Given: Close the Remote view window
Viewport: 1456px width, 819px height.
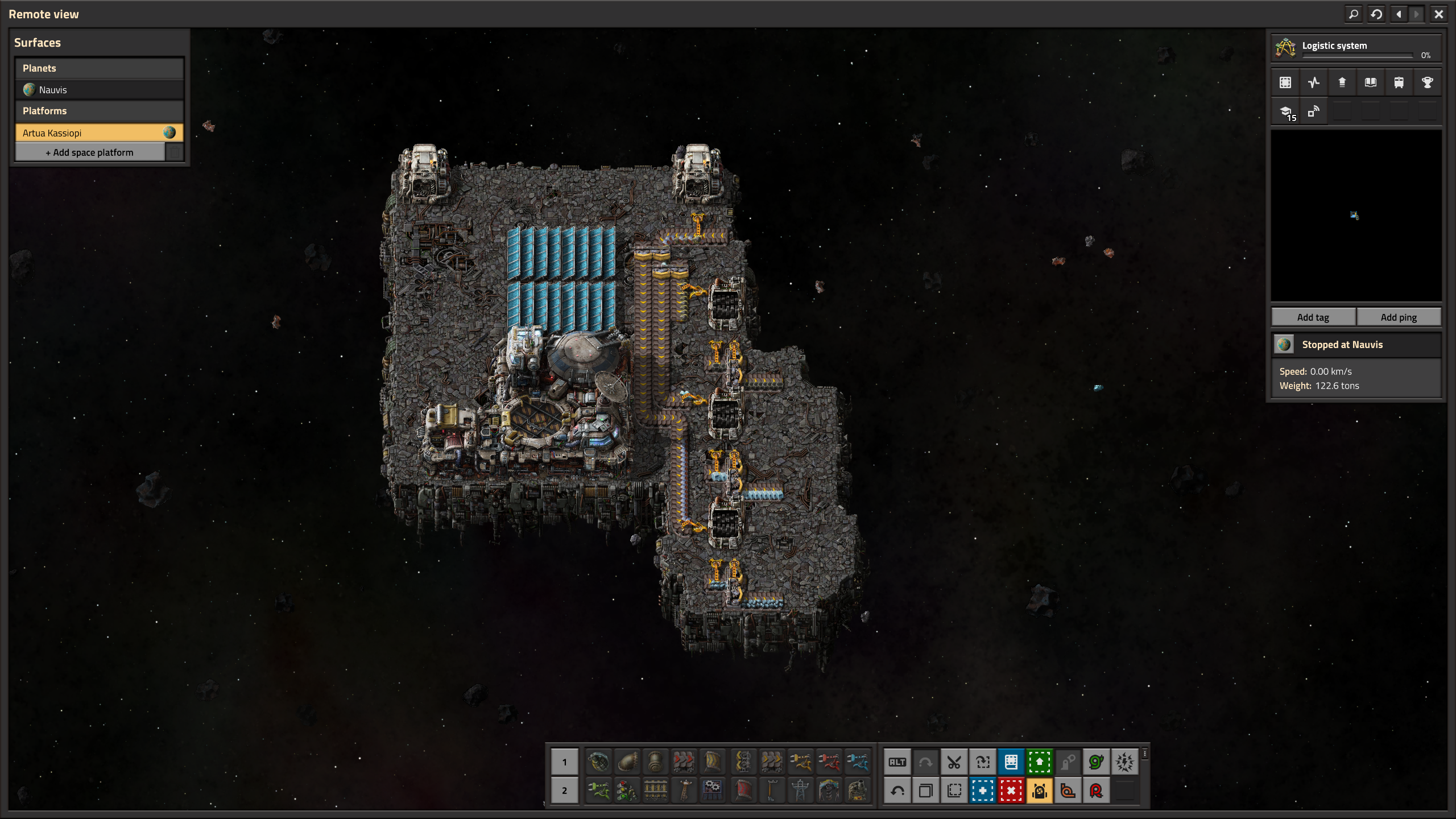Looking at the screenshot, I should [x=1438, y=14].
